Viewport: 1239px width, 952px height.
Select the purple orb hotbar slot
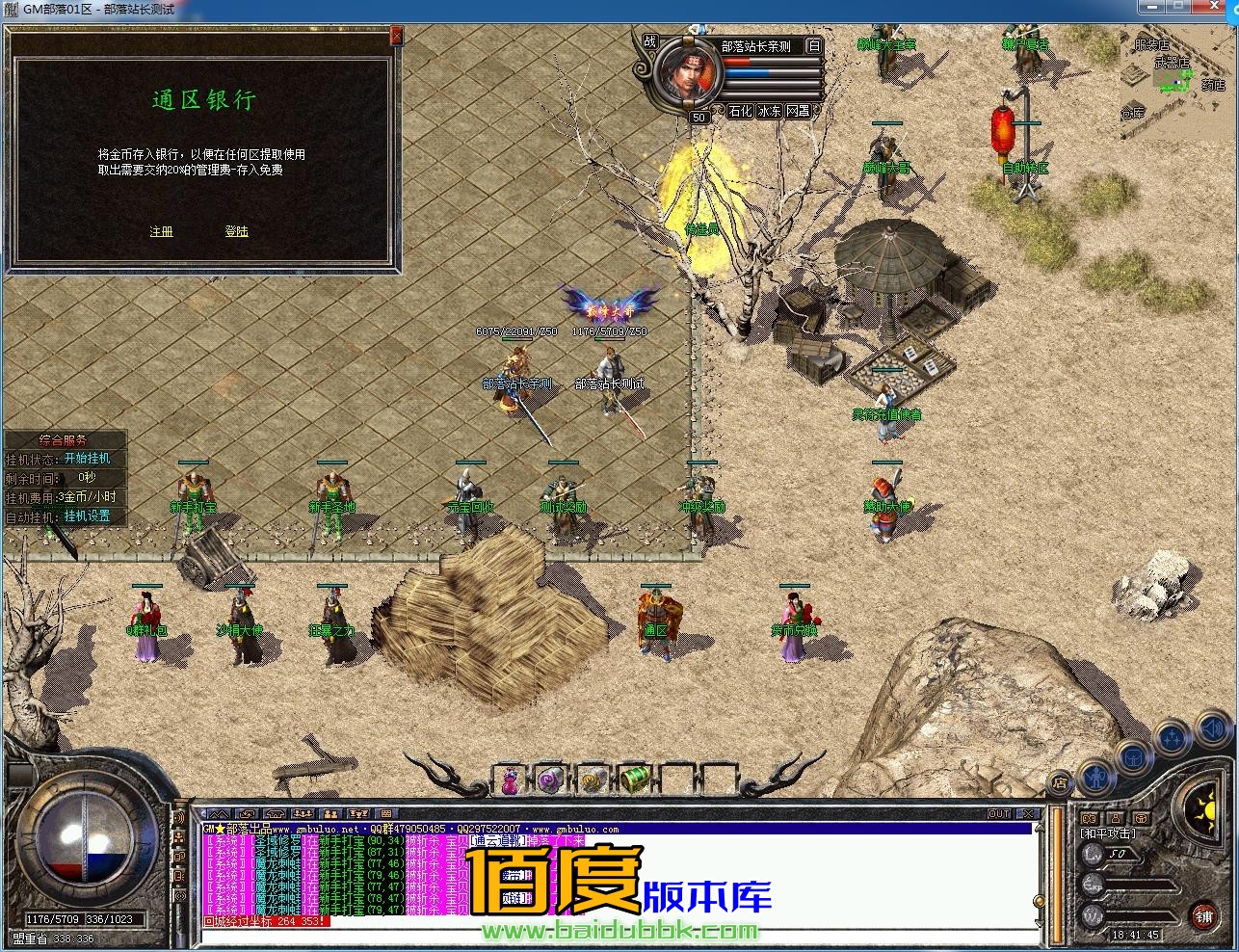pyautogui.click(x=550, y=780)
